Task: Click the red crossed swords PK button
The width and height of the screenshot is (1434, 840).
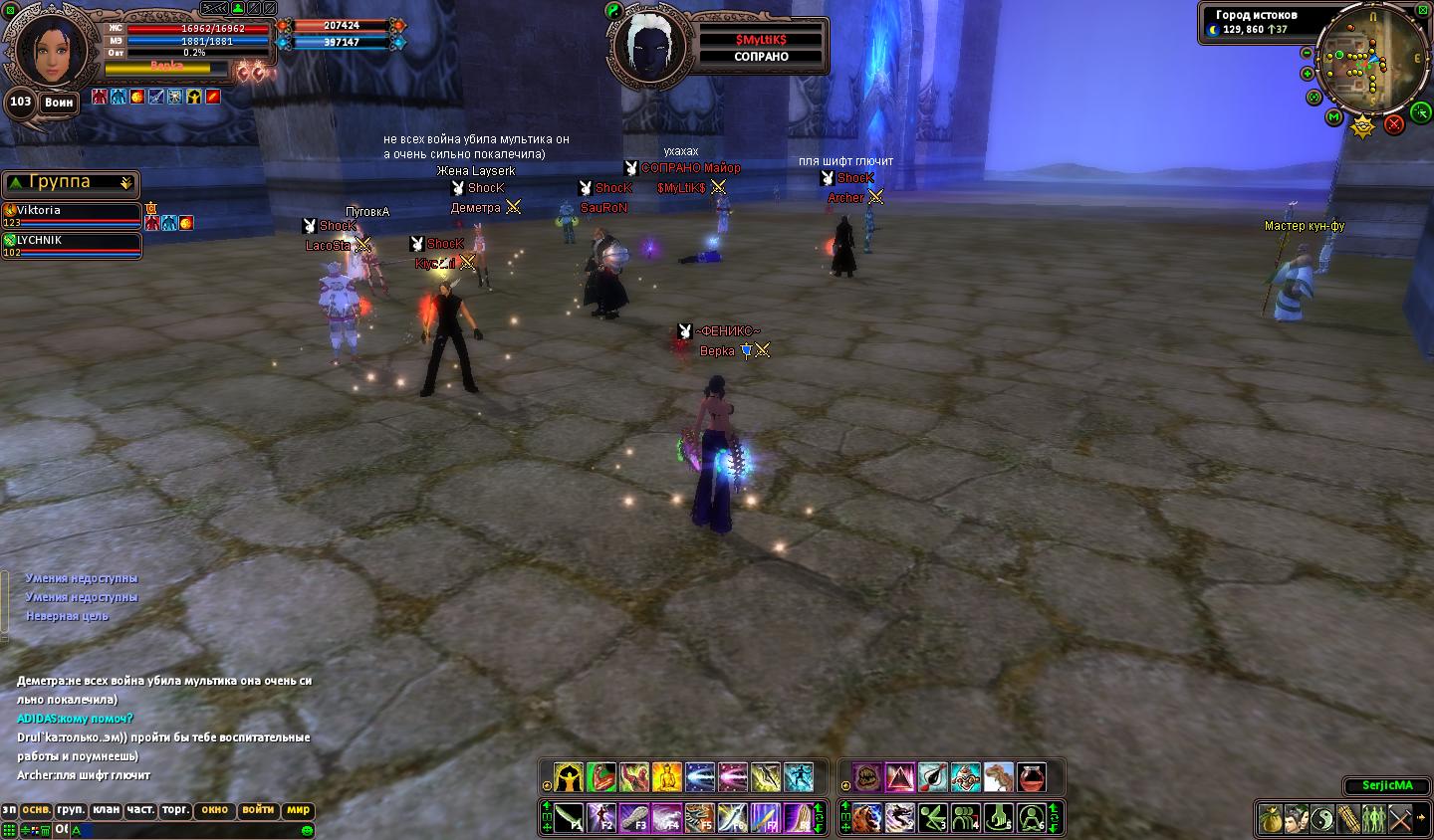Action: (1394, 124)
